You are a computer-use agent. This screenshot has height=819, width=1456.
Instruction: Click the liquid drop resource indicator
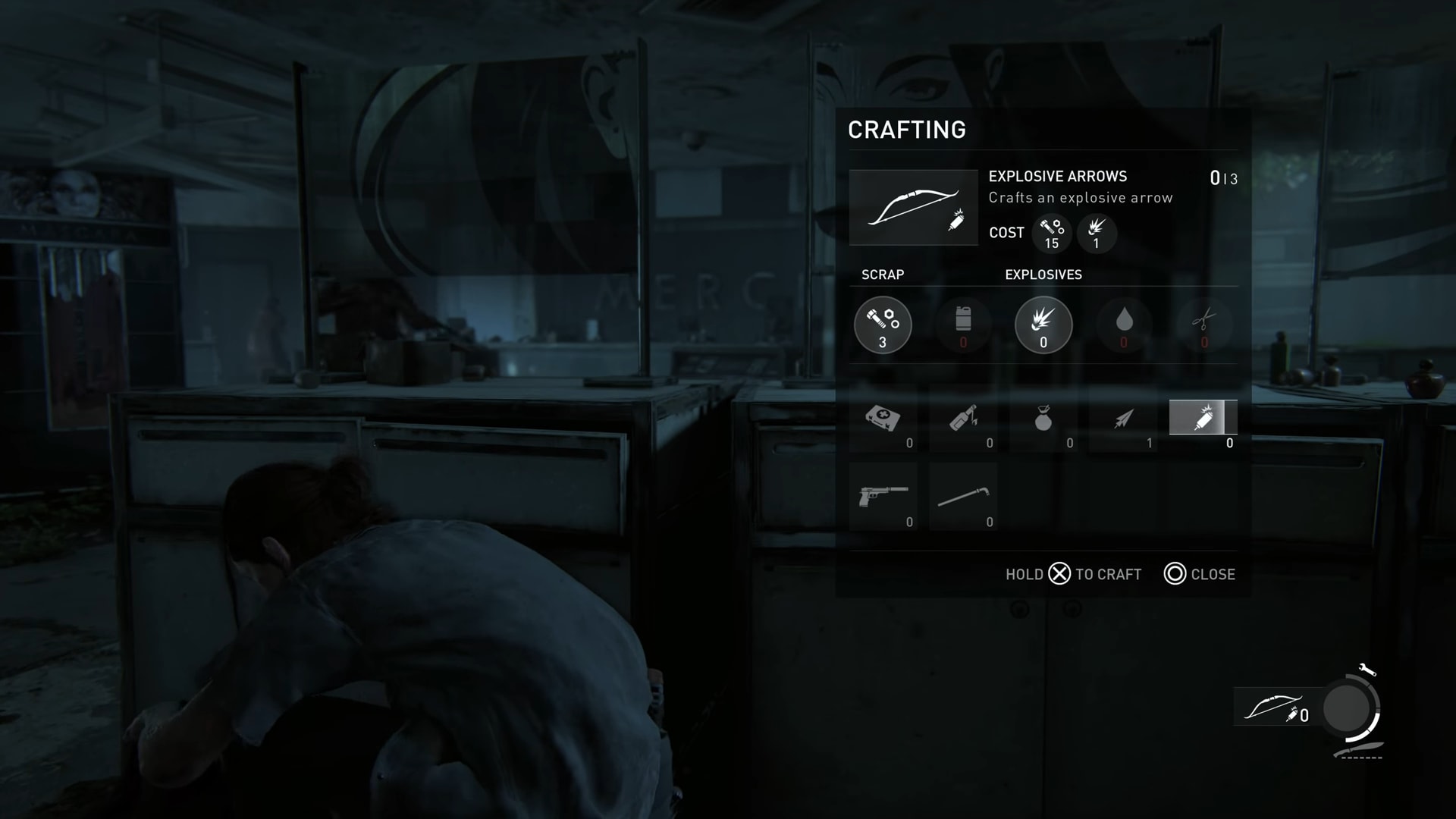coord(1124,325)
